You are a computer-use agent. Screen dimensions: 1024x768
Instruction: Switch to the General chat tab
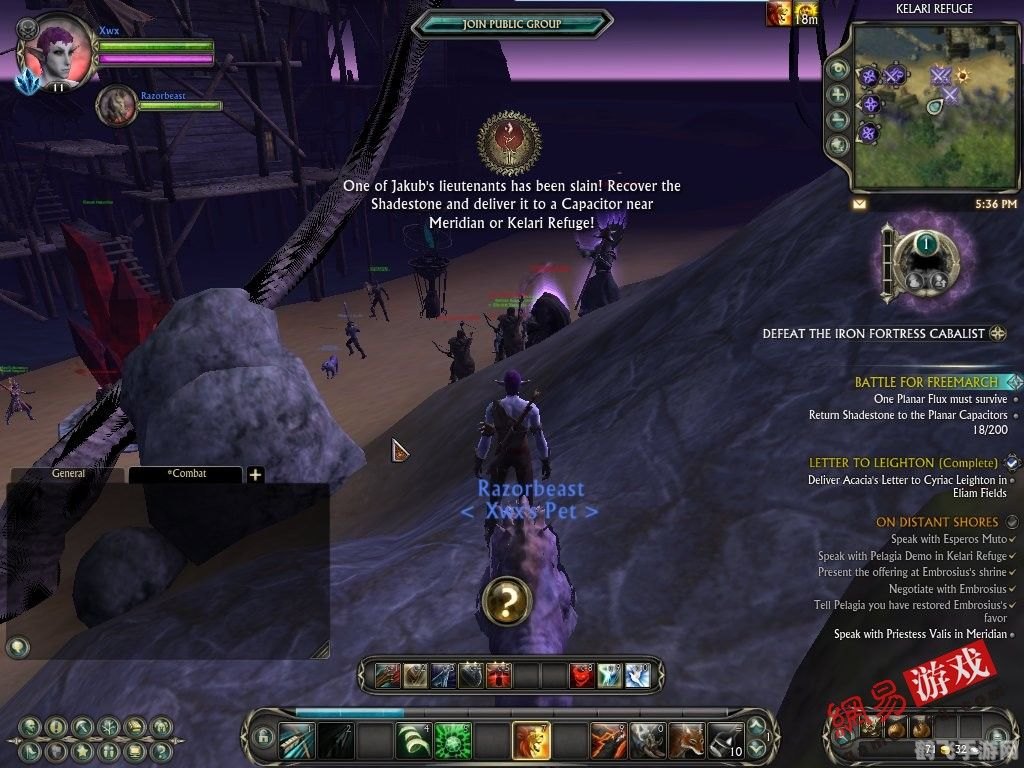(x=68, y=474)
